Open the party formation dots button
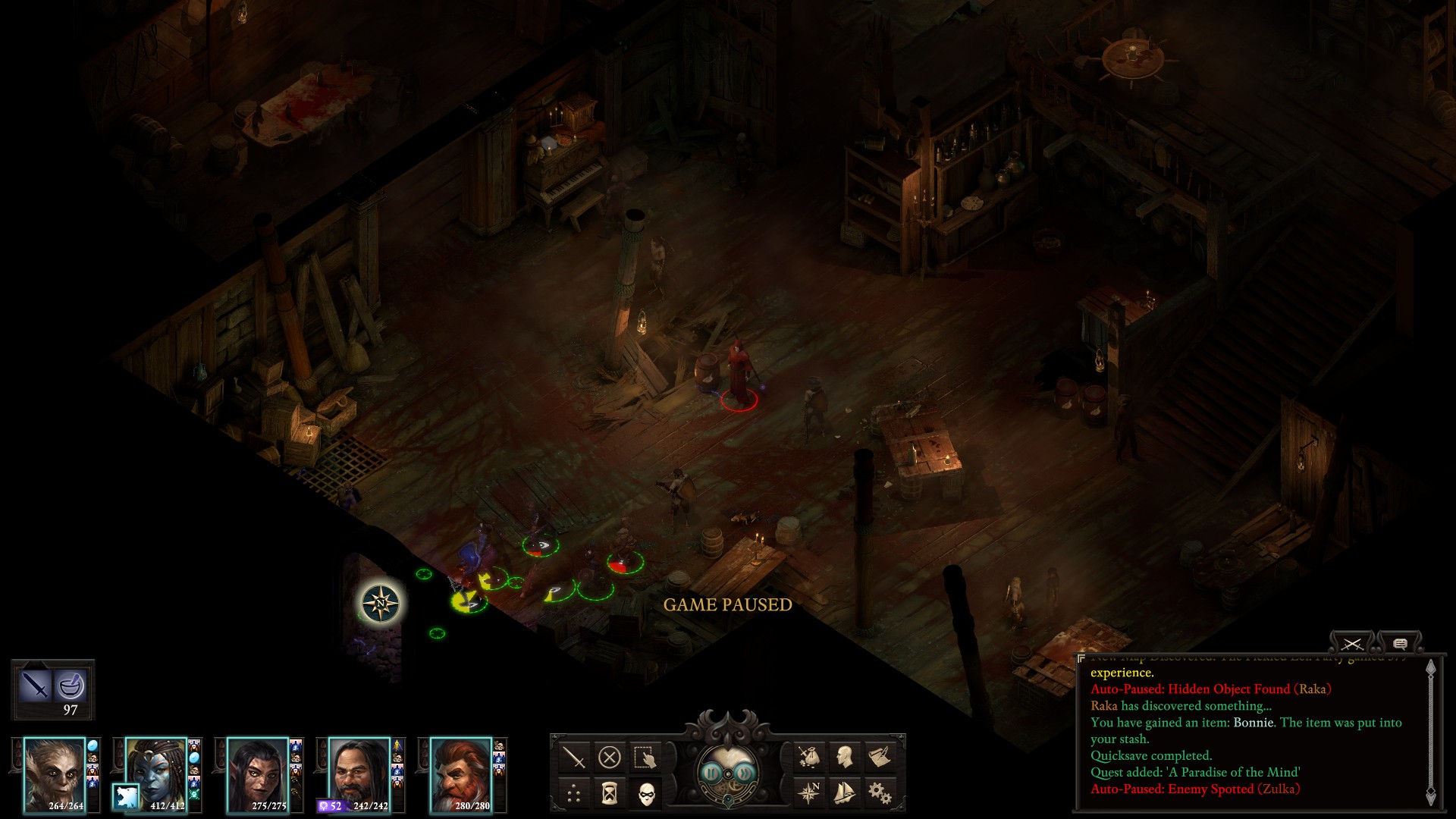 pyautogui.click(x=574, y=793)
